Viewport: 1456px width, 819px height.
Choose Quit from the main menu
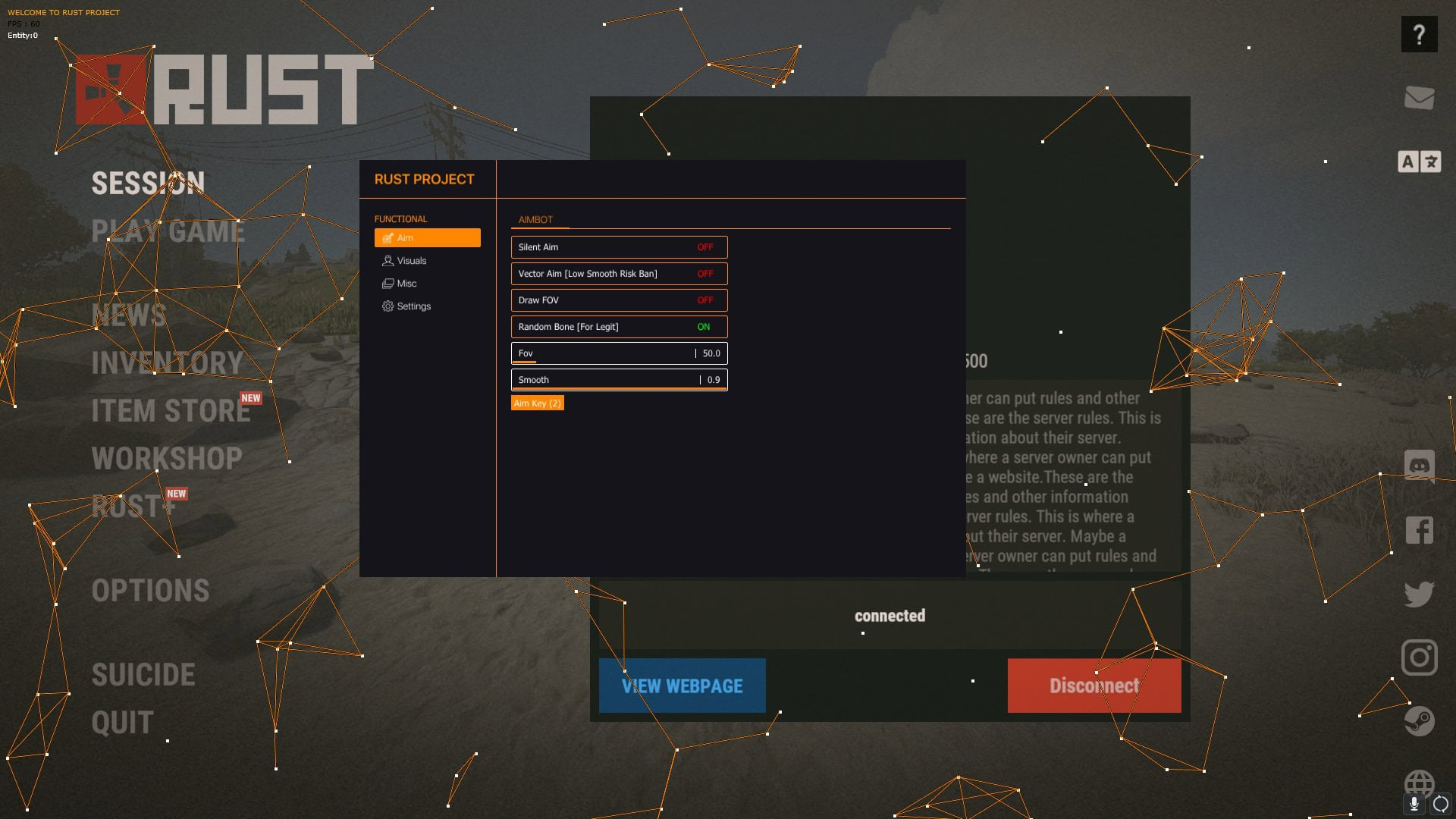coord(122,723)
